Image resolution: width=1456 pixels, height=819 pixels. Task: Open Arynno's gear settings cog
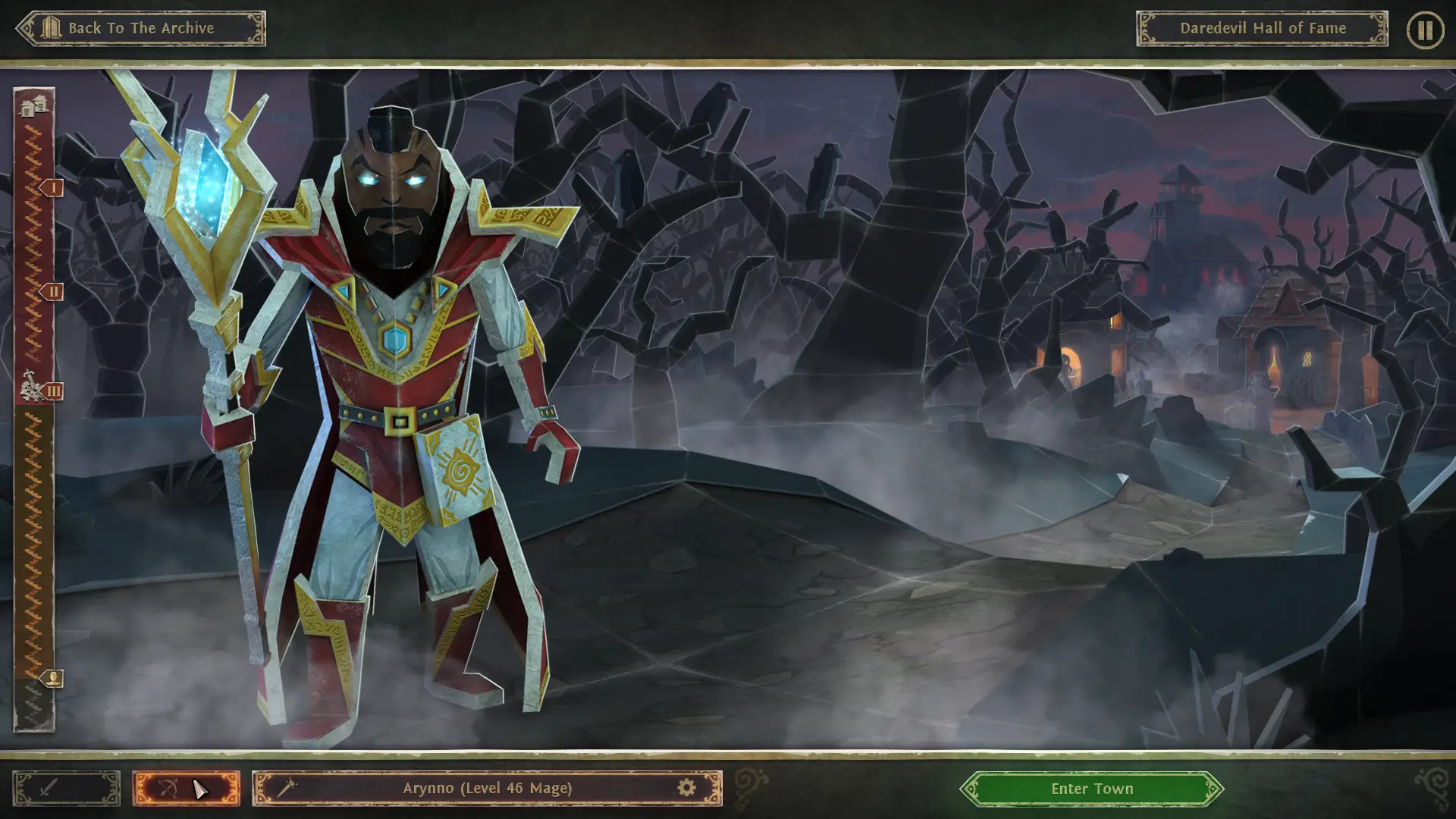pos(686,789)
